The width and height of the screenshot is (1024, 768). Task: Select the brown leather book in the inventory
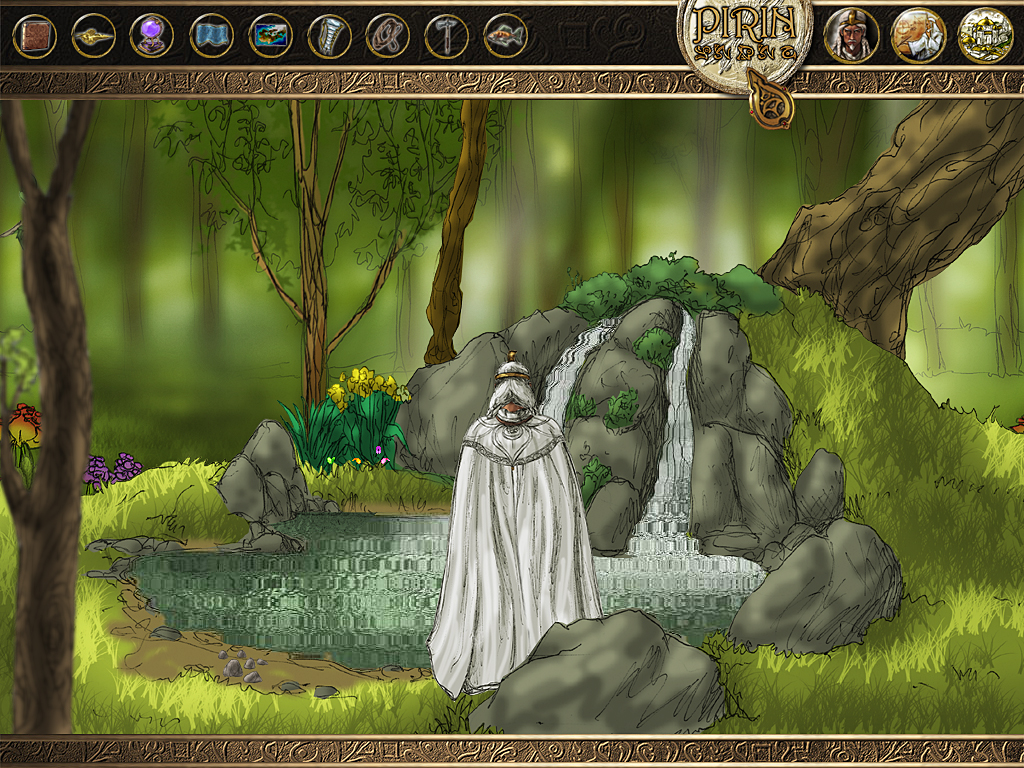pos(34,36)
